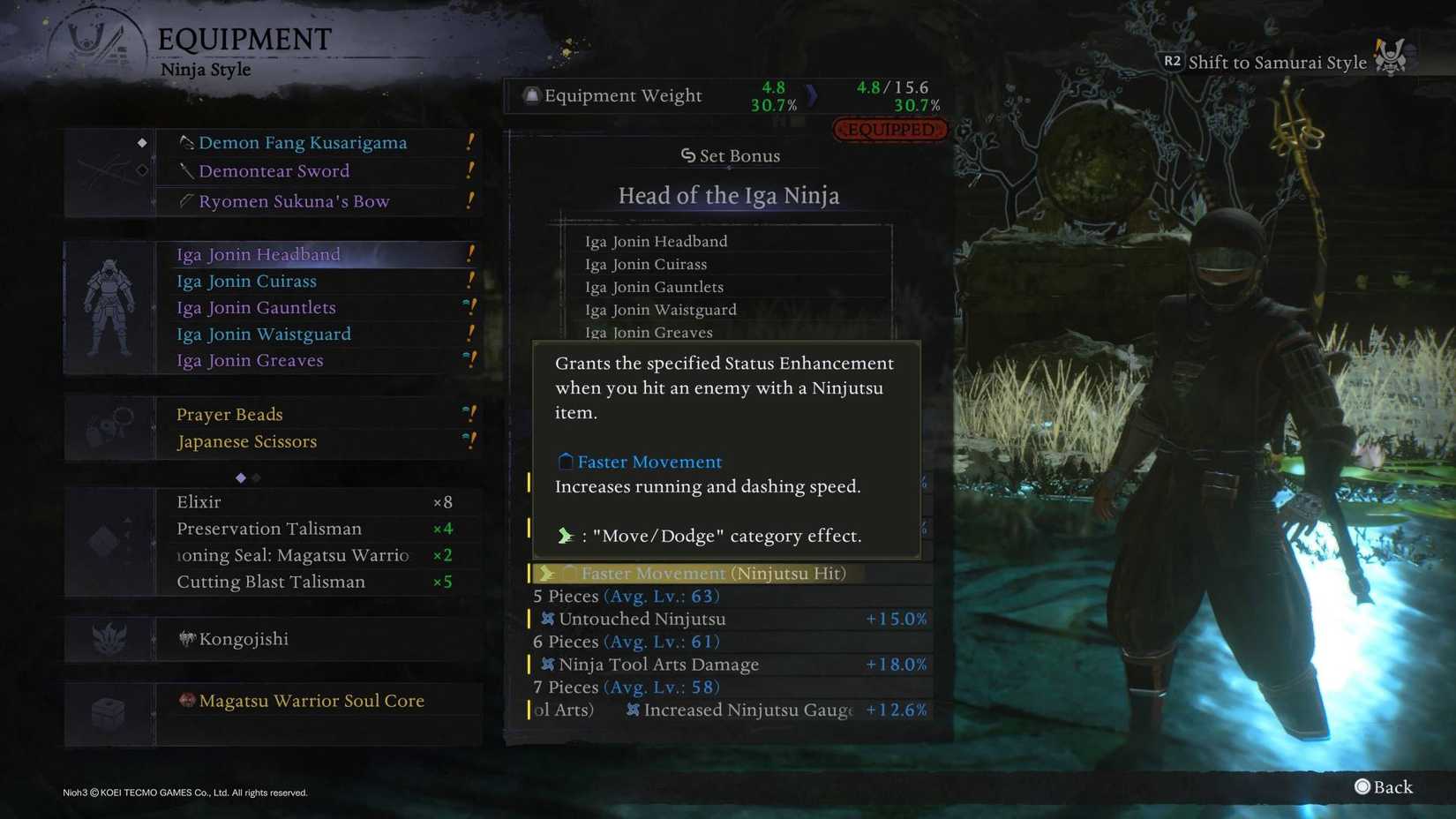Toggle the filled diamond marker beside the Kusarigama
1456x819 pixels.
click(x=142, y=141)
